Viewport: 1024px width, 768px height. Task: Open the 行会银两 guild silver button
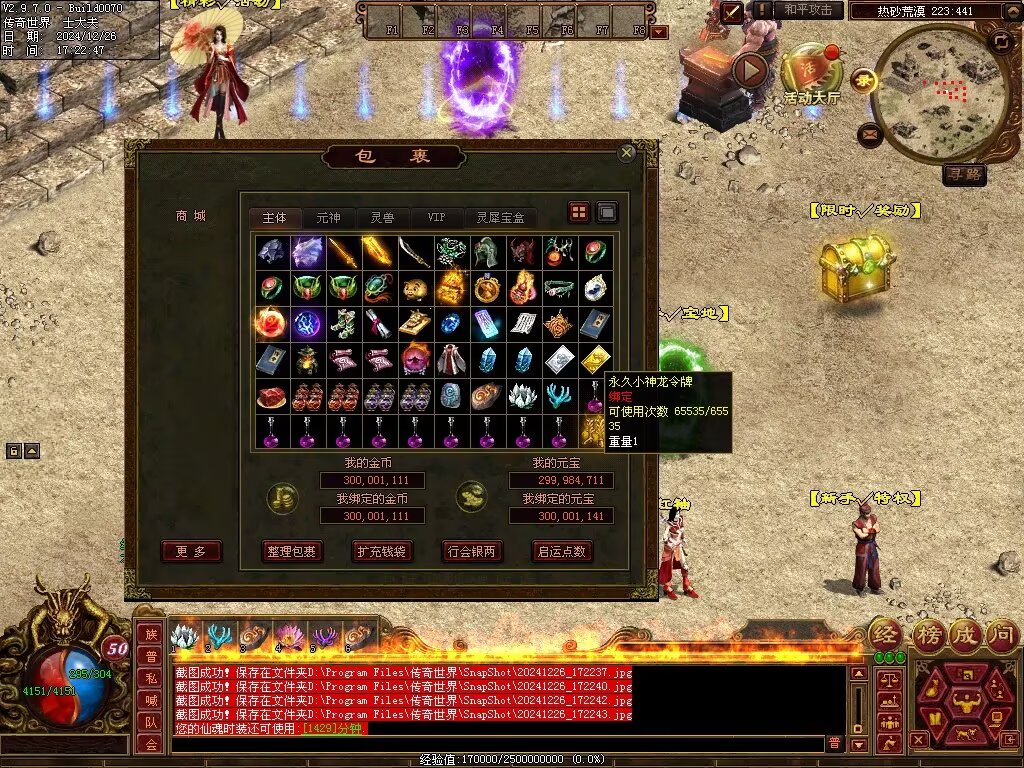coord(472,551)
